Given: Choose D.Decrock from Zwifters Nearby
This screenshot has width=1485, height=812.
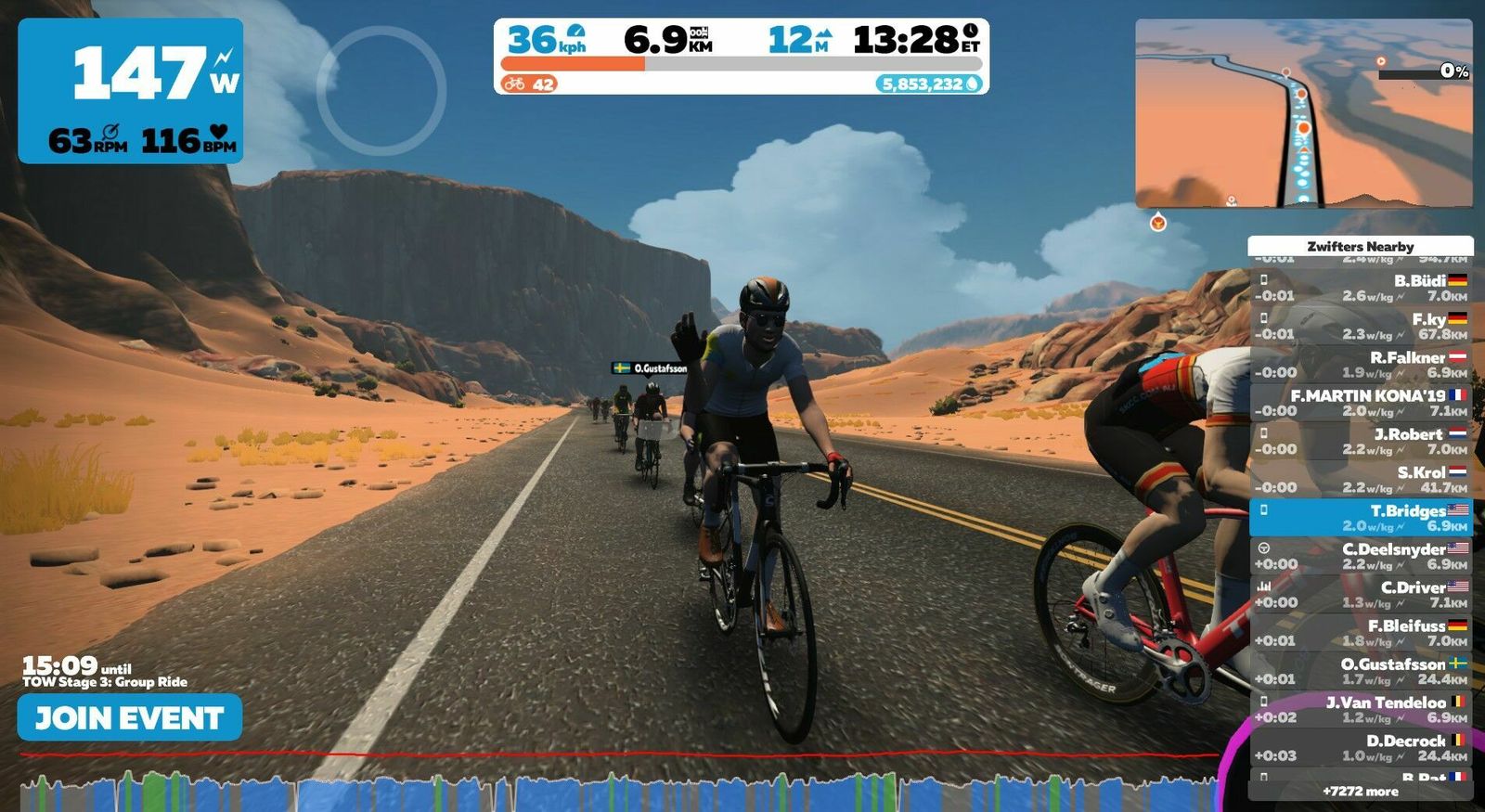Looking at the screenshot, I should point(1360,748).
